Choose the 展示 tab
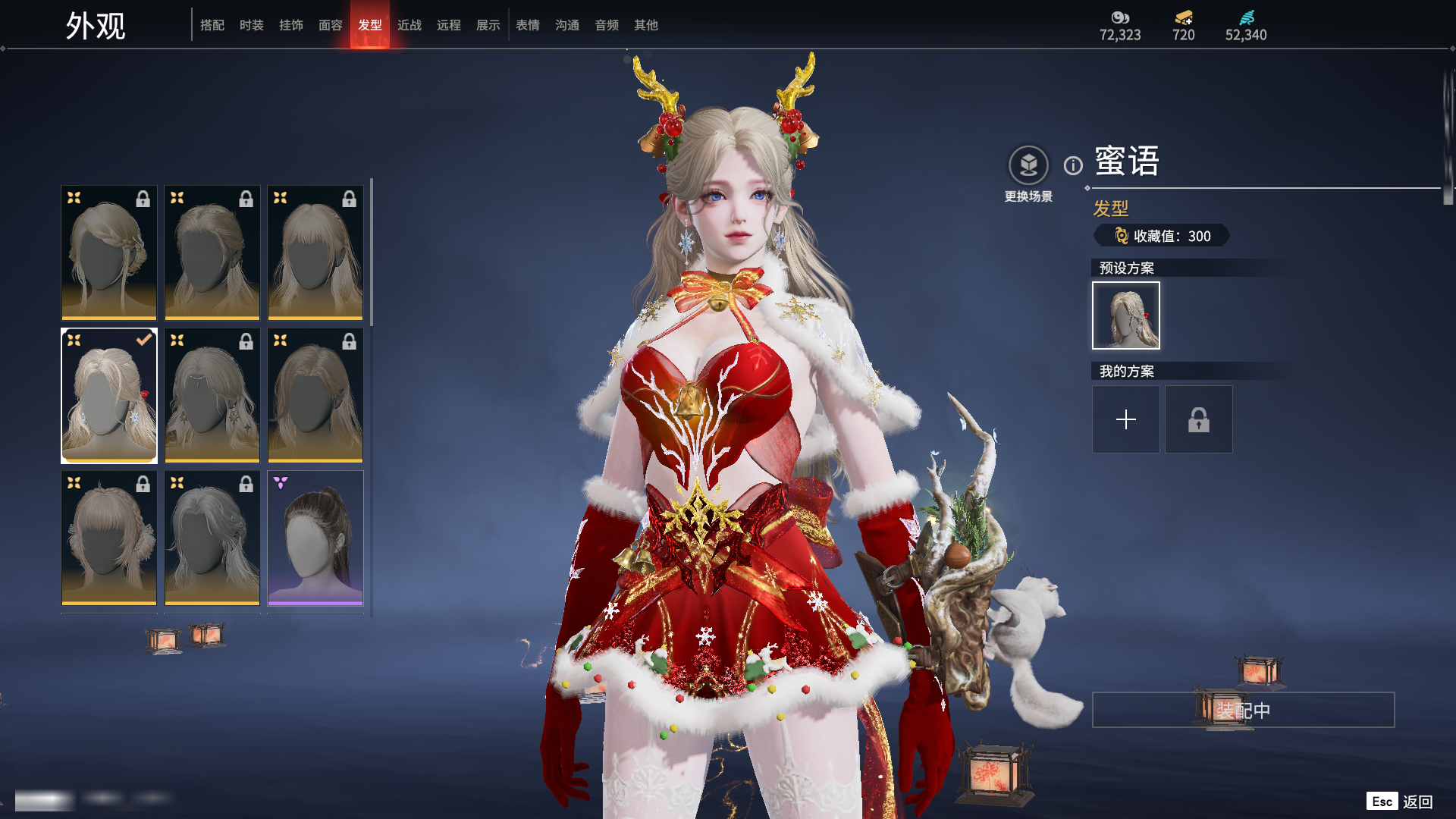1456x819 pixels. pyautogui.click(x=488, y=25)
